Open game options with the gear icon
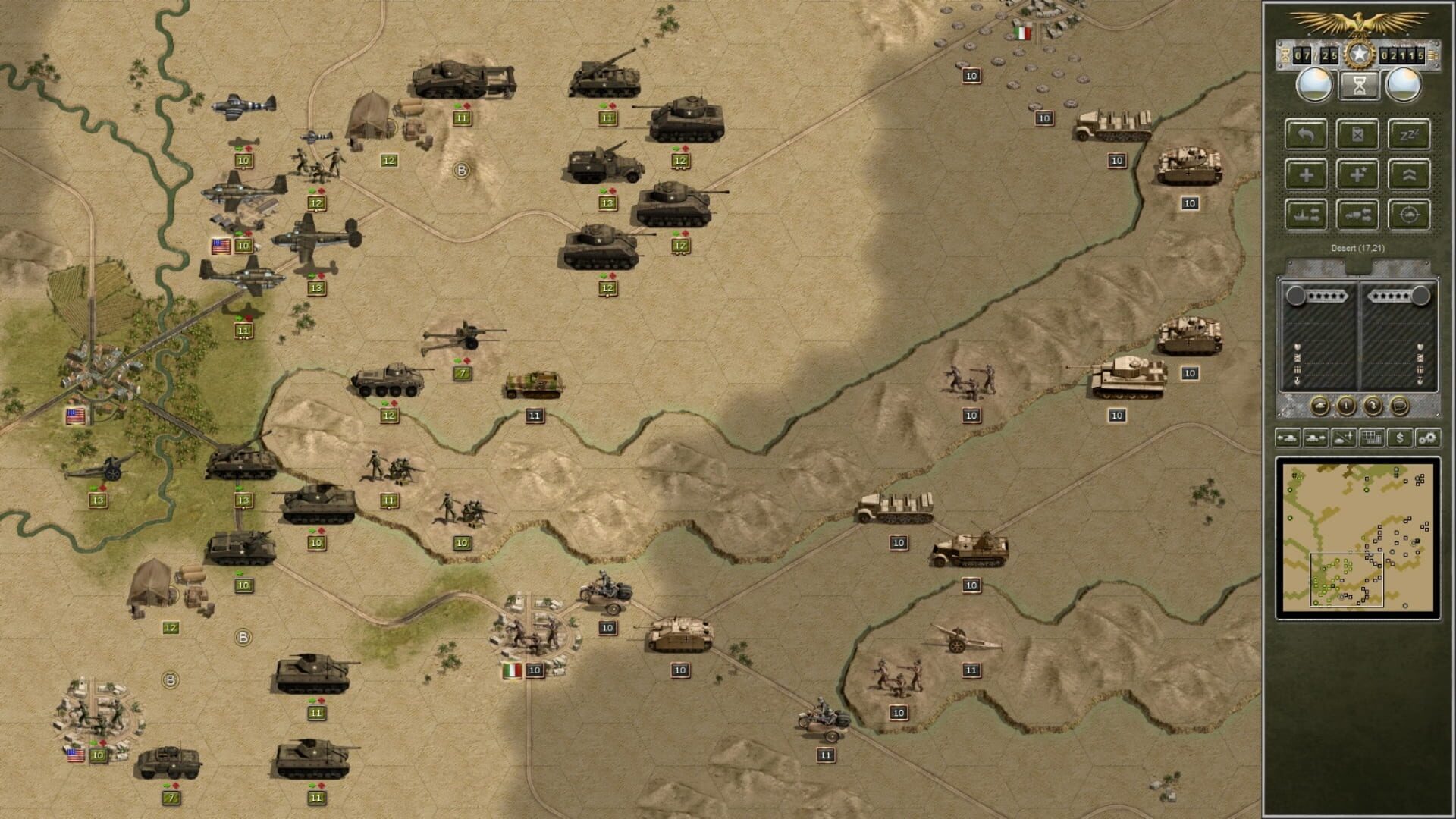The width and height of the screenshot is (1456, 819). point(1427,438)
